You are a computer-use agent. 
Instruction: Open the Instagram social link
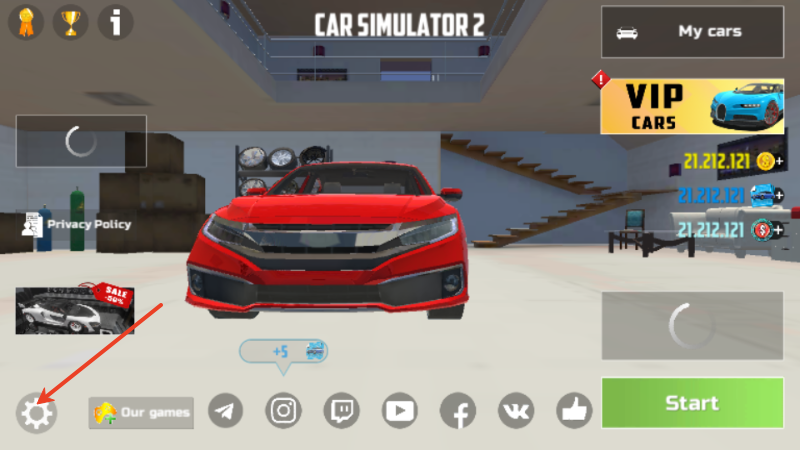coord(284,410)
